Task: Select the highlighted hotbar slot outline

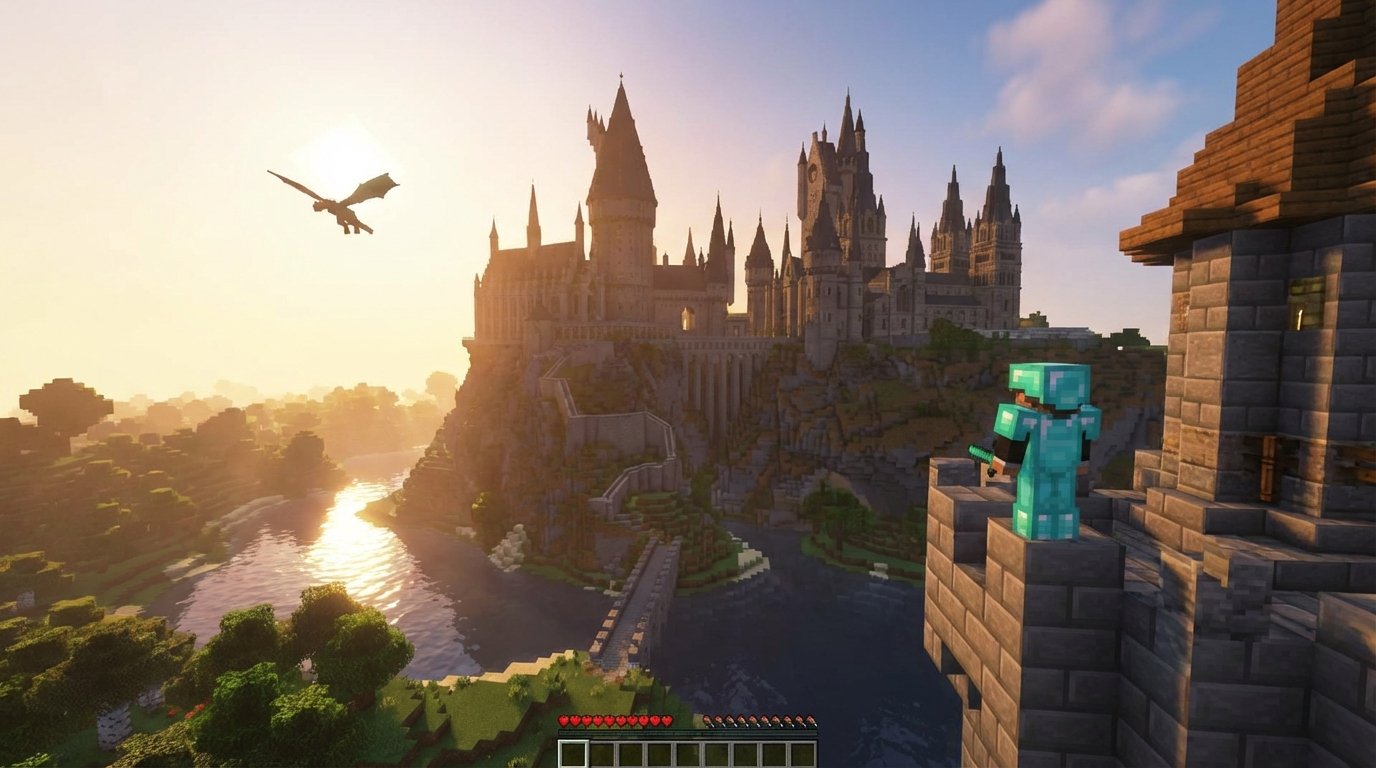Action: click(x=573, y=751)
